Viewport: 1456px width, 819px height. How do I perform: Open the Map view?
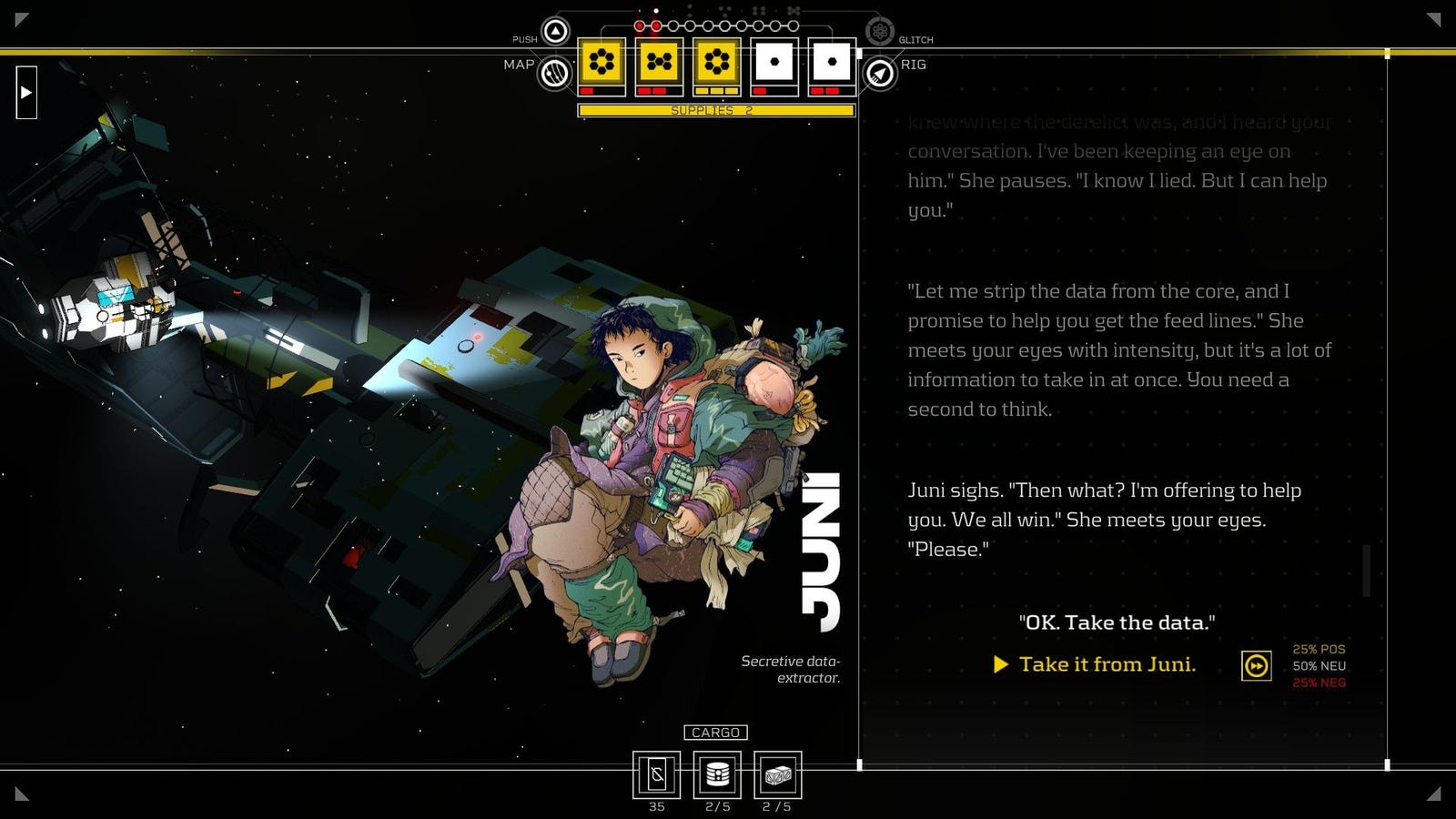click(554, 73)
